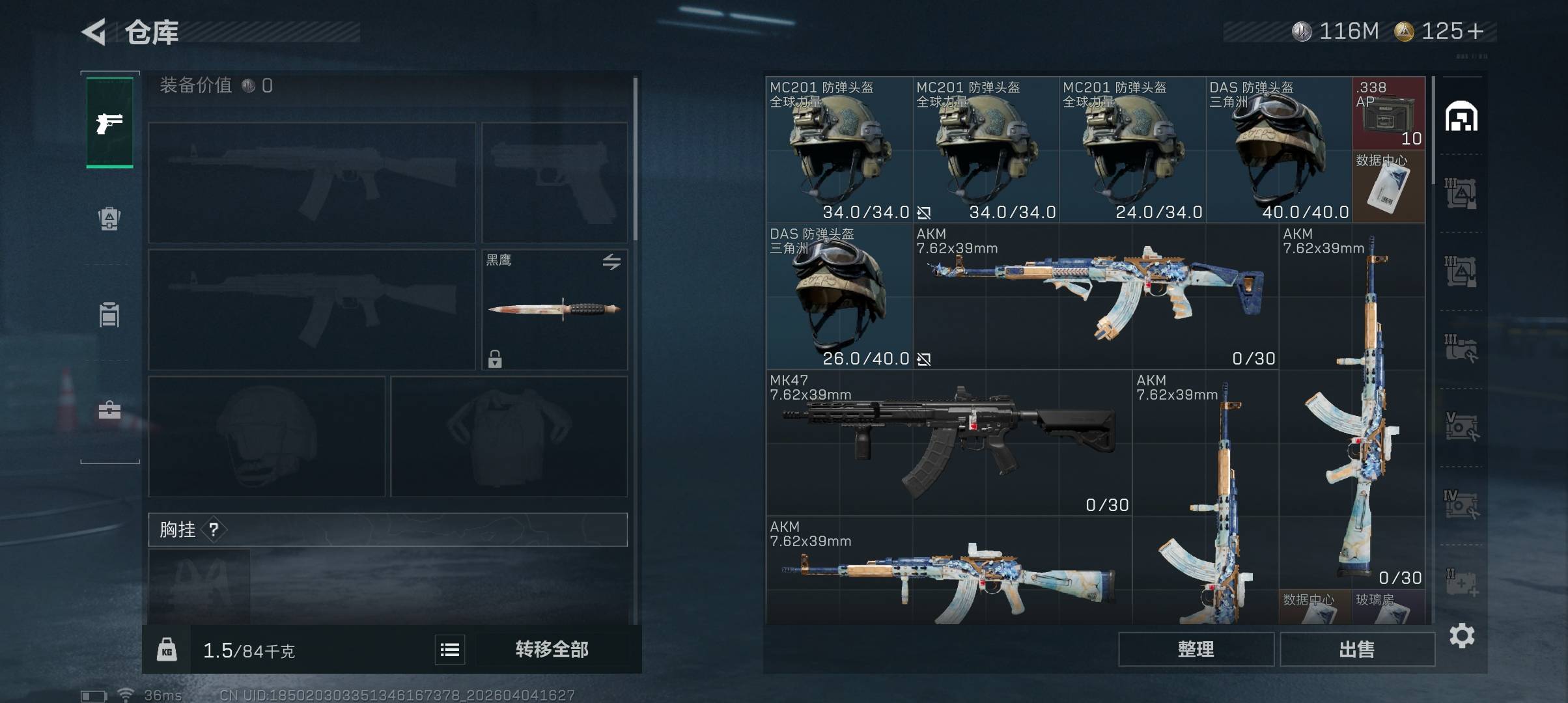Select the MC201 helmet with 24.0/34.0 durability
Image resolution: width=1568 pixels, height=703 pixels.
point(1132,150)
